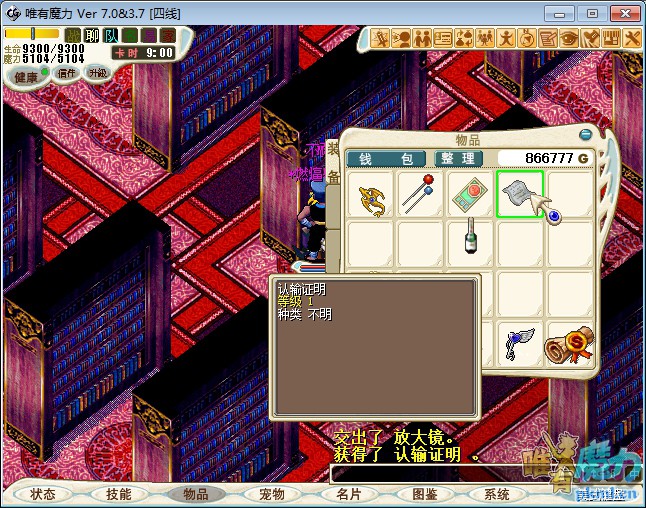Select the green bottle item
646x508 pixels.
coord(469,240)
